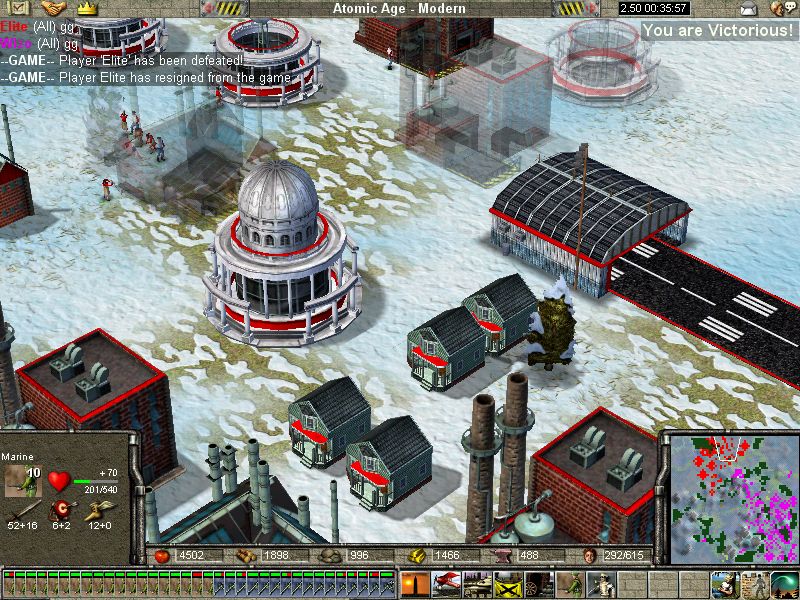Click the sunset tower command icon
The image size is (800, 600).
(x=414, y=582)
